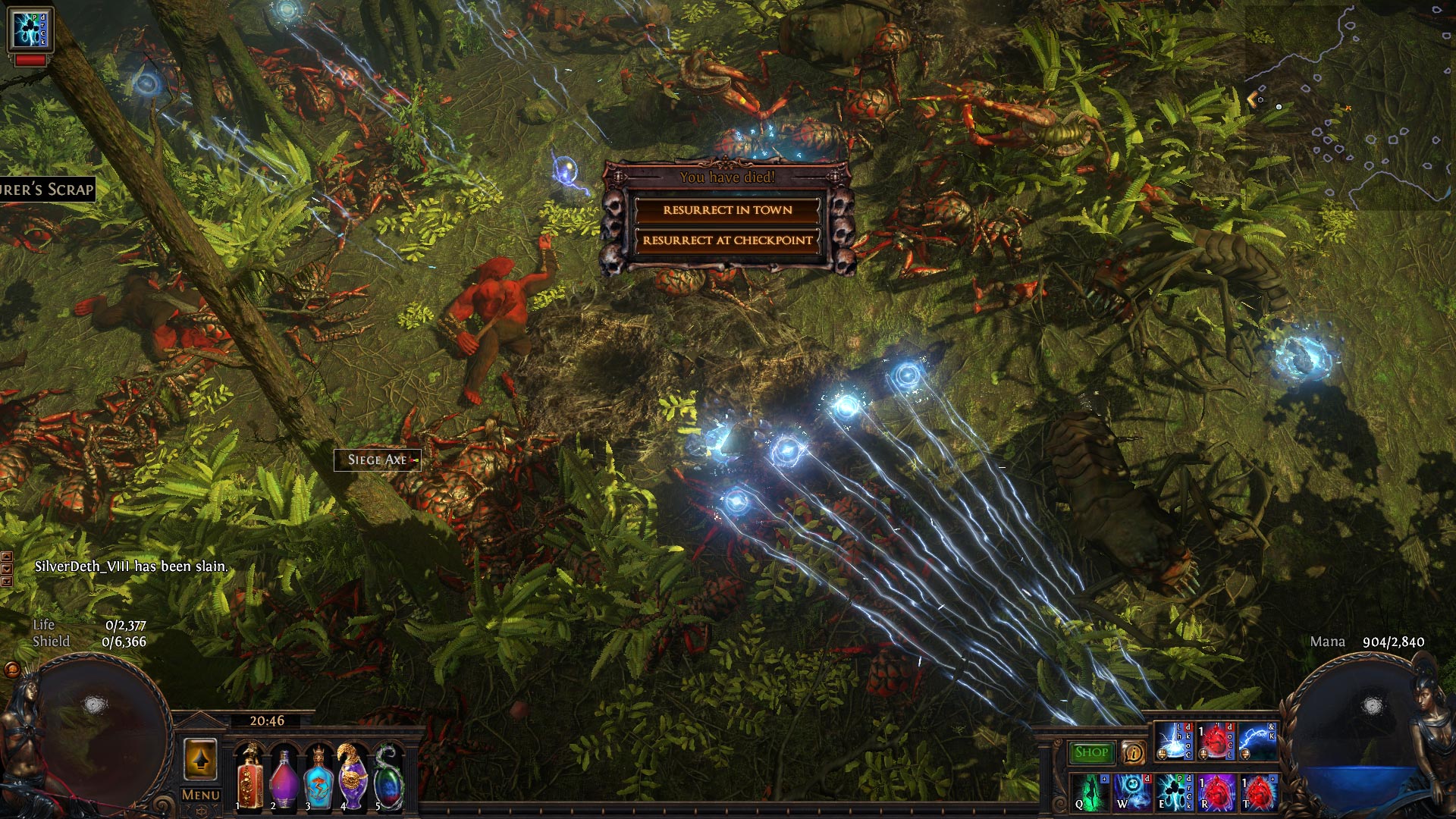The width and height of the screenshot is (1456, 819).
Task: Use the green vine flask in slot 5
Action: click(x=388, y=777)
